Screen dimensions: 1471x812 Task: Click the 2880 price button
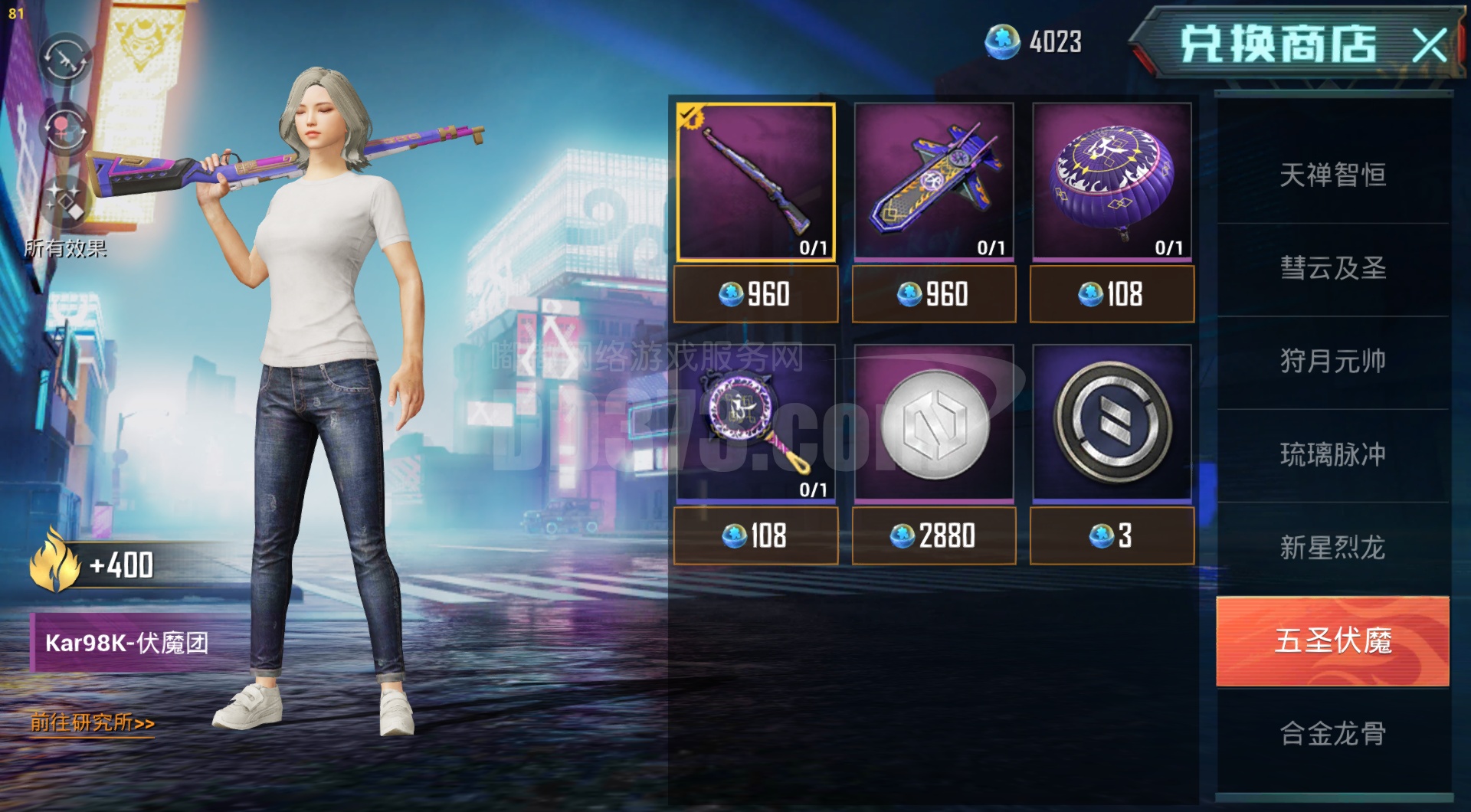933,535
